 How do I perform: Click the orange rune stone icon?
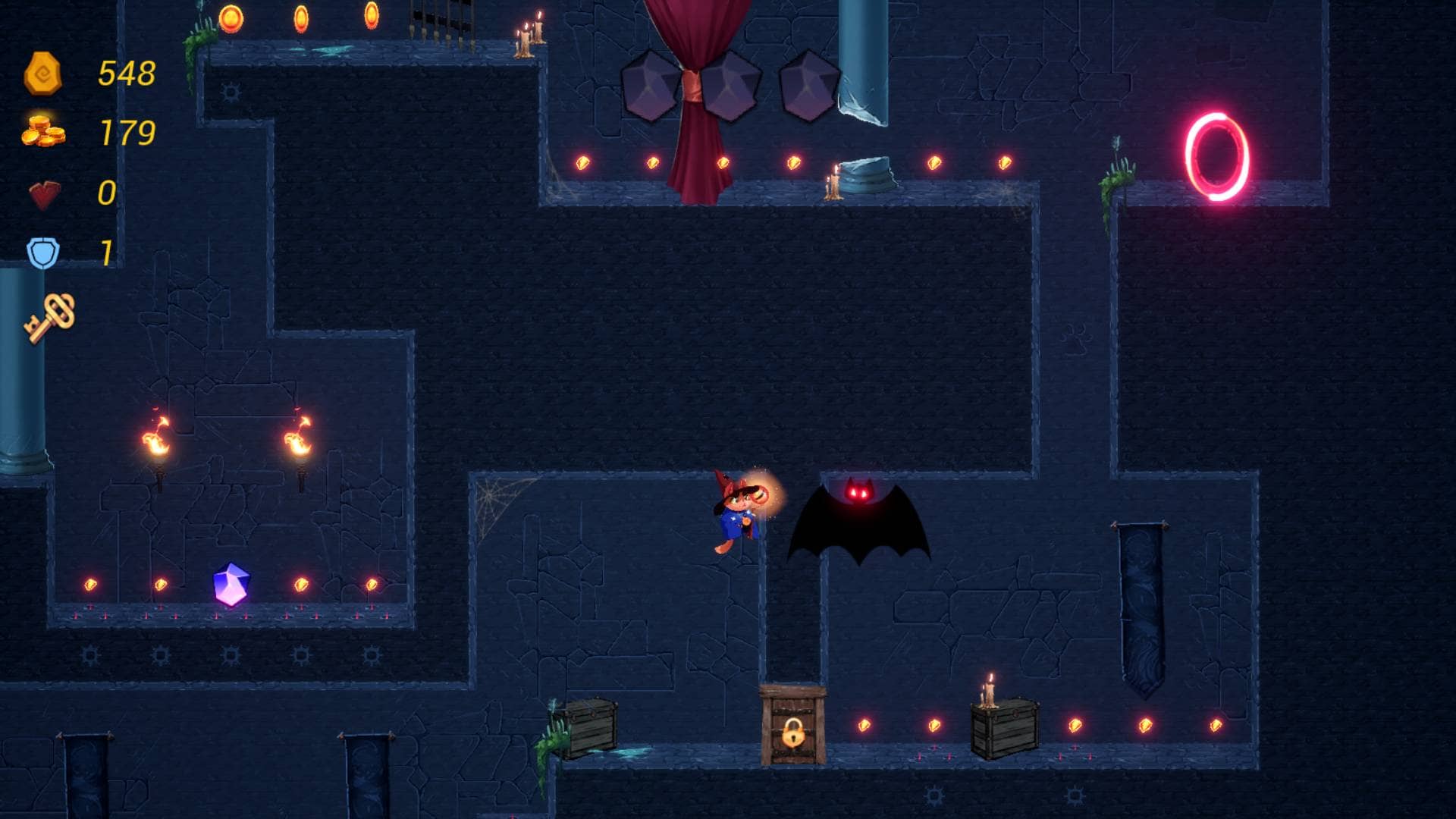pos(42,74)
